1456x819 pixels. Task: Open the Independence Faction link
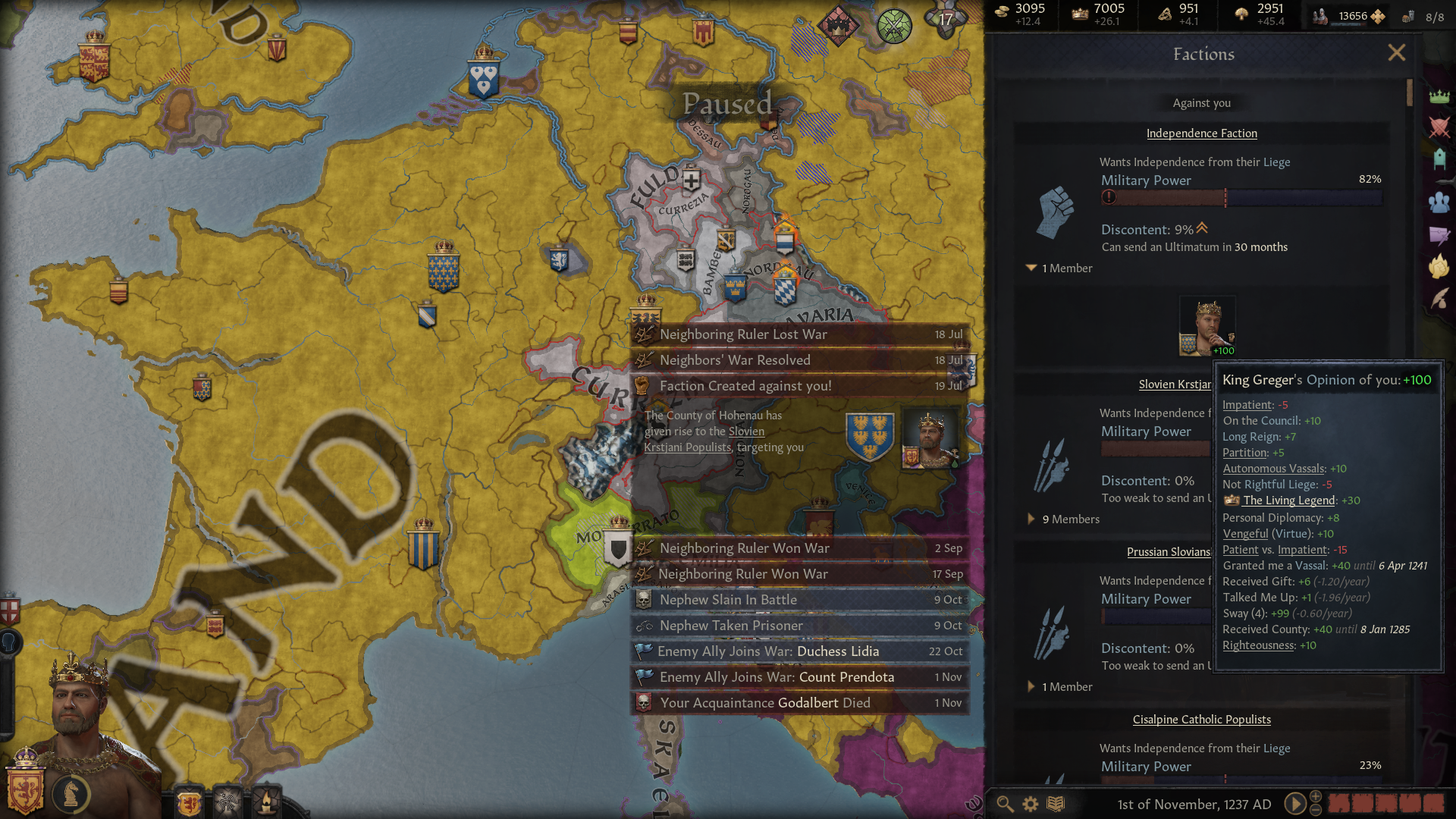1202,133
